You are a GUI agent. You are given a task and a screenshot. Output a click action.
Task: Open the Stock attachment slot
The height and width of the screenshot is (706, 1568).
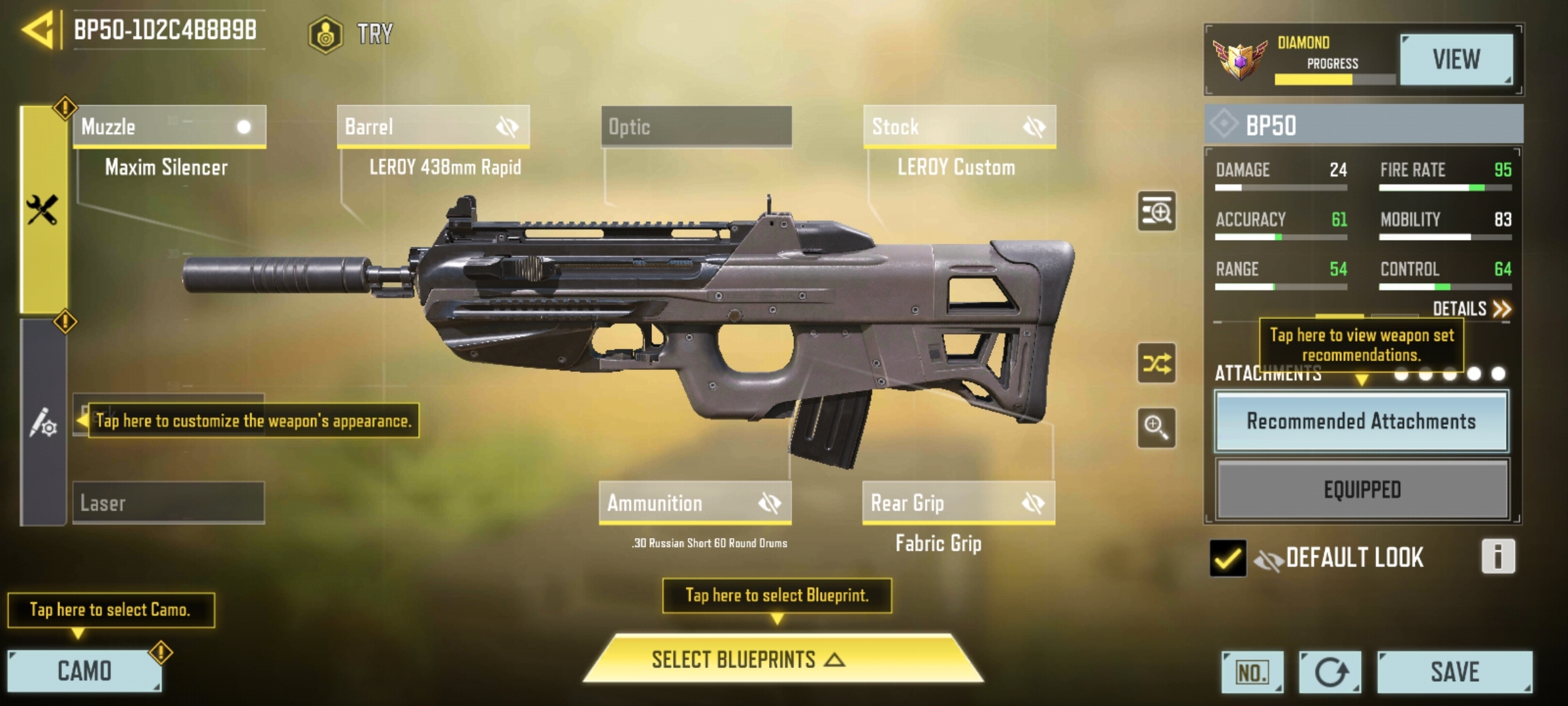point(959,126)
